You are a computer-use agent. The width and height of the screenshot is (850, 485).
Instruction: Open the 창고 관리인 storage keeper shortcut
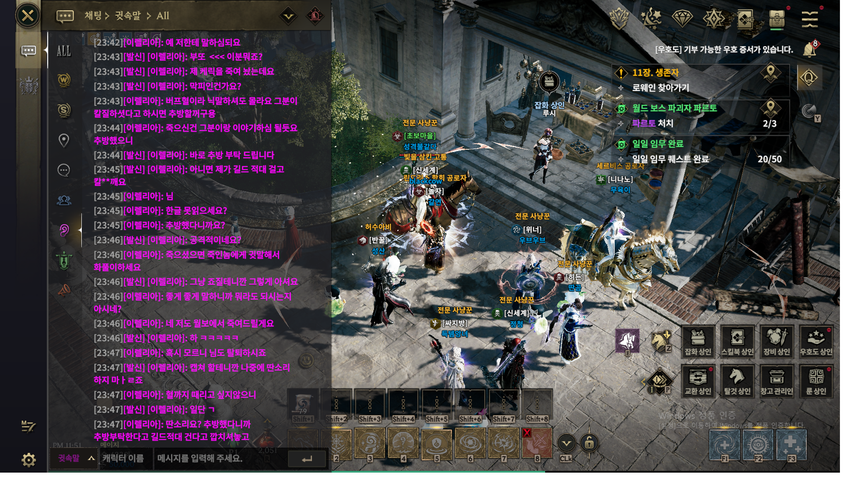[776, 382]
